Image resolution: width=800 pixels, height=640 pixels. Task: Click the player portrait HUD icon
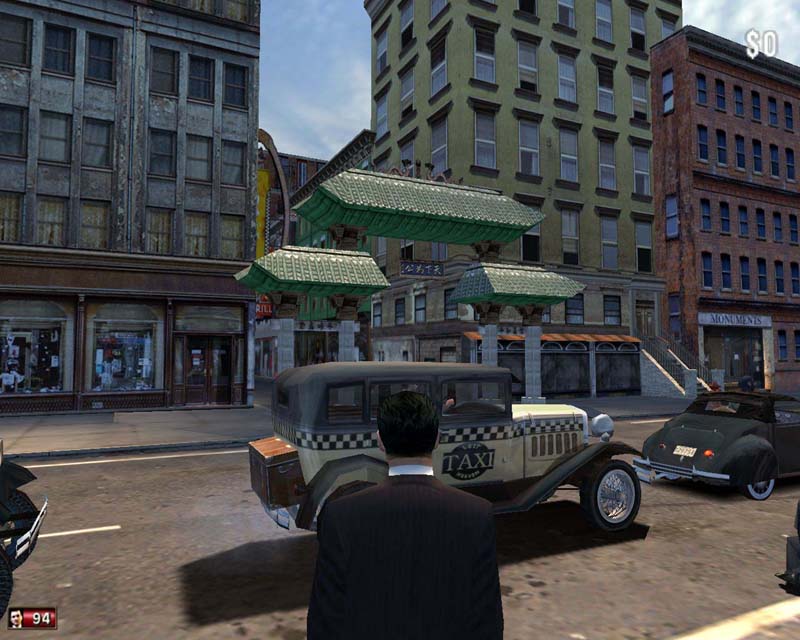click(17, 617)
